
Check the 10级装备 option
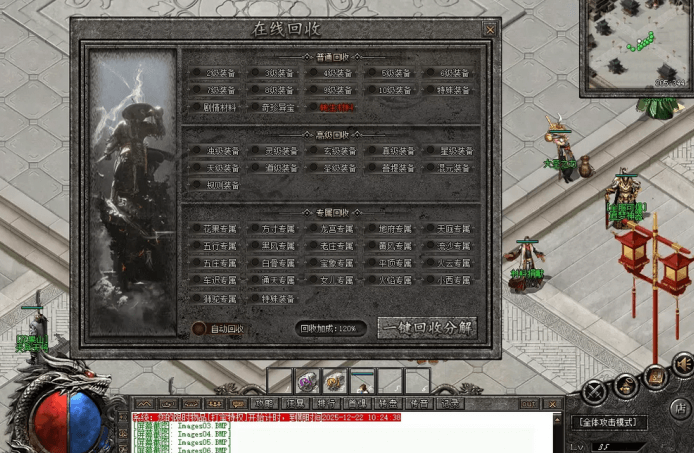point(373,90)
